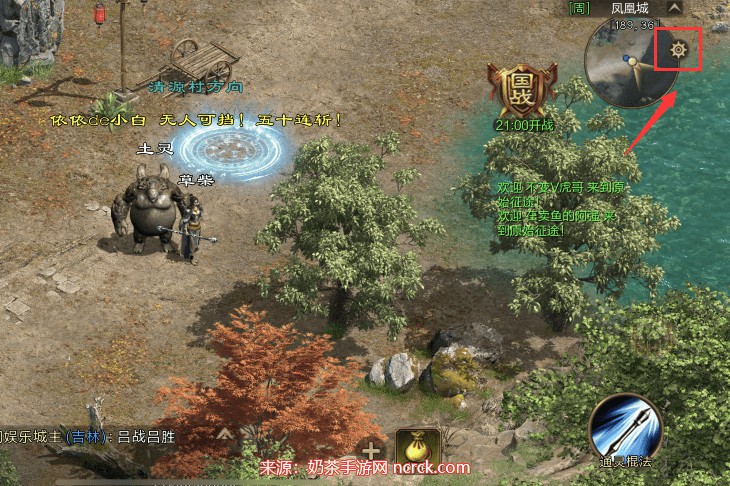Image resolution: width=730 pixels, height=486 pixels.
Task: Open the 国战 national war event
Action: point(521,90)
